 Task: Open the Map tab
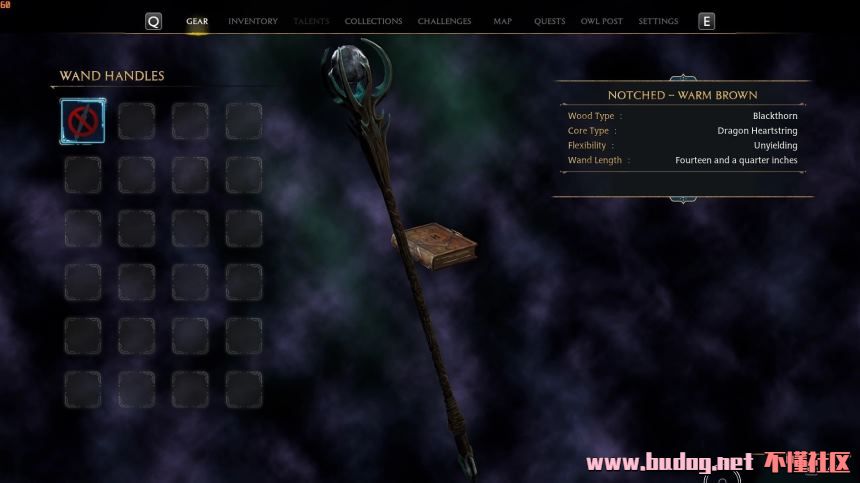(502, 21)
